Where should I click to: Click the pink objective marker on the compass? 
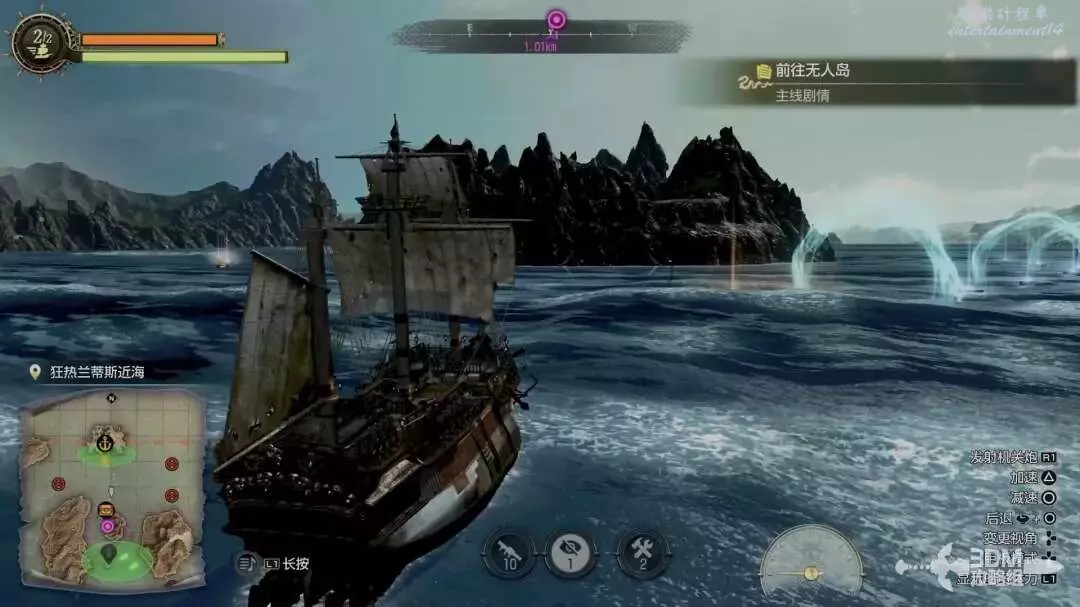pos(556,20)
